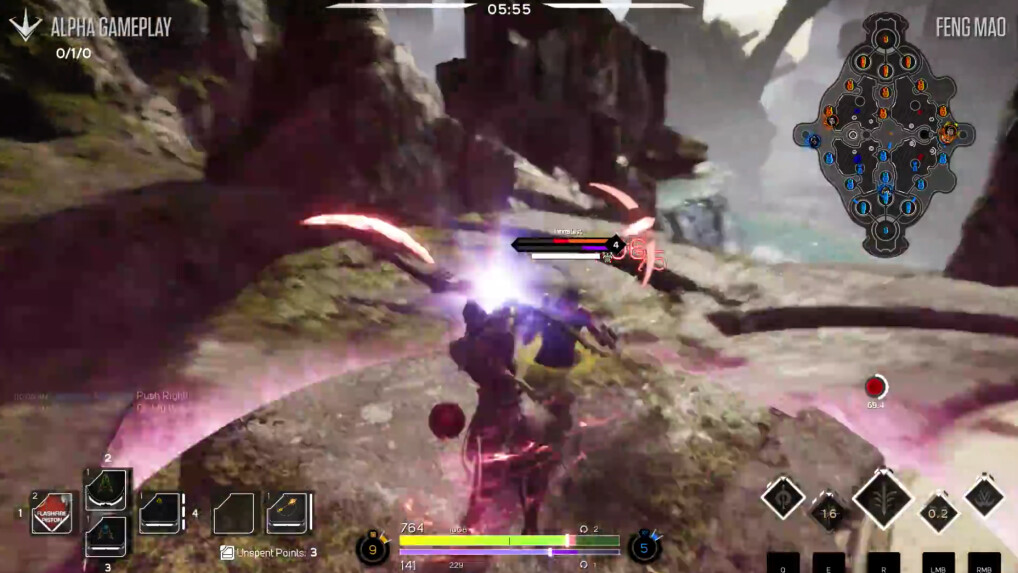Activate the teal-figure card slot
Screen dimensions: 1018x573
pos(106,535)
